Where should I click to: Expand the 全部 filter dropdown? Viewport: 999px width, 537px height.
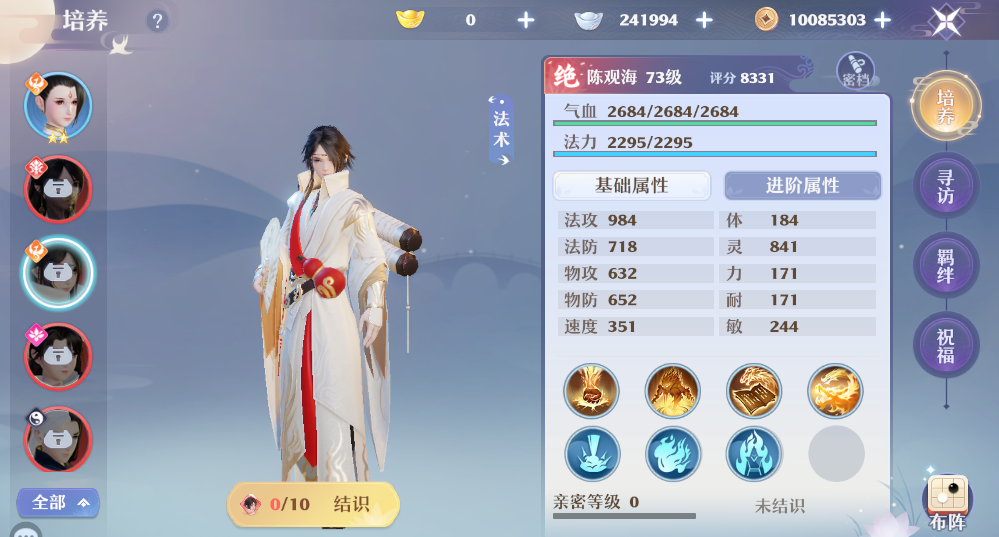(58, 502)
